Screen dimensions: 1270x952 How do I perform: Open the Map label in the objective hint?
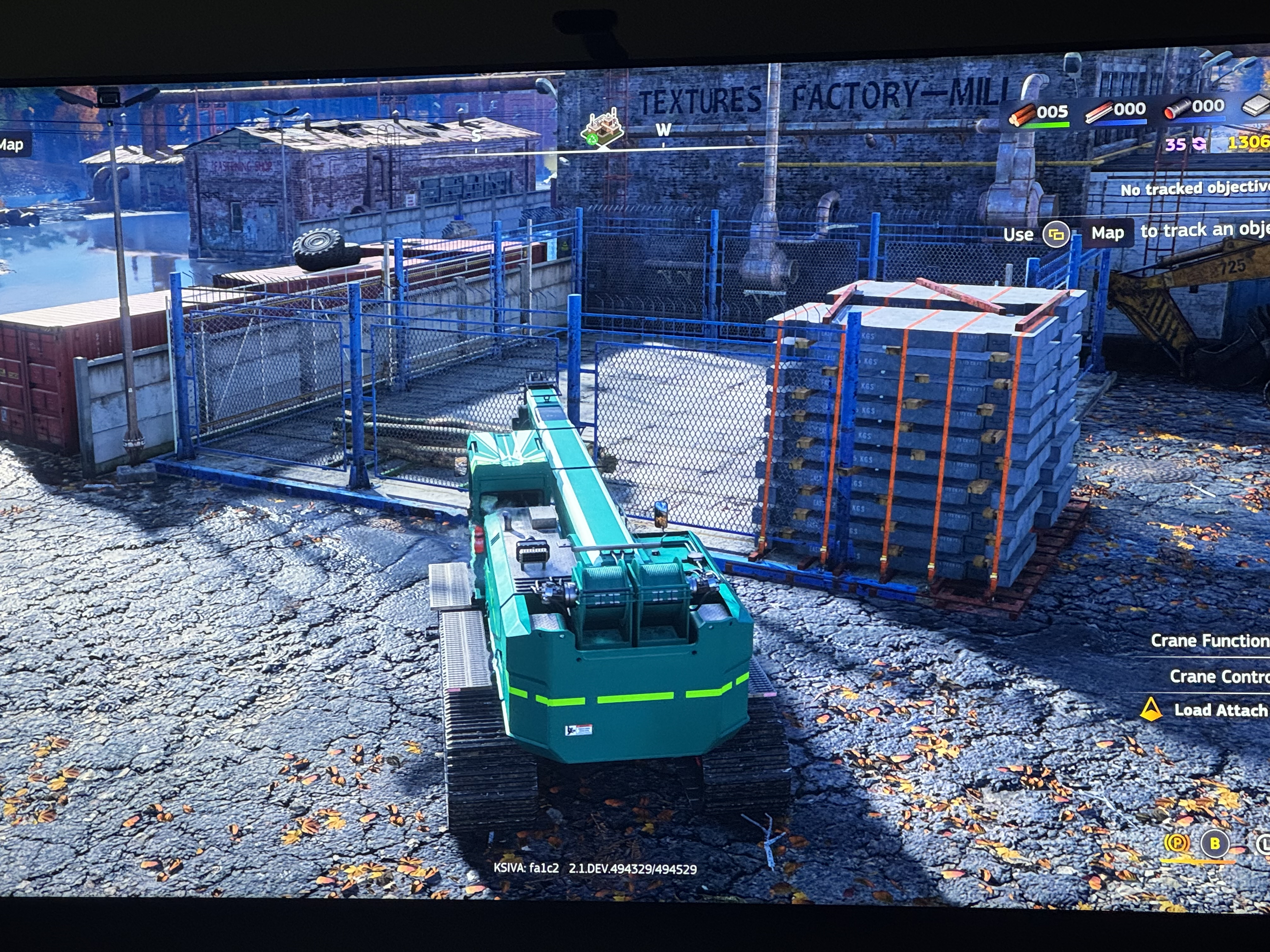[1107, 233]
